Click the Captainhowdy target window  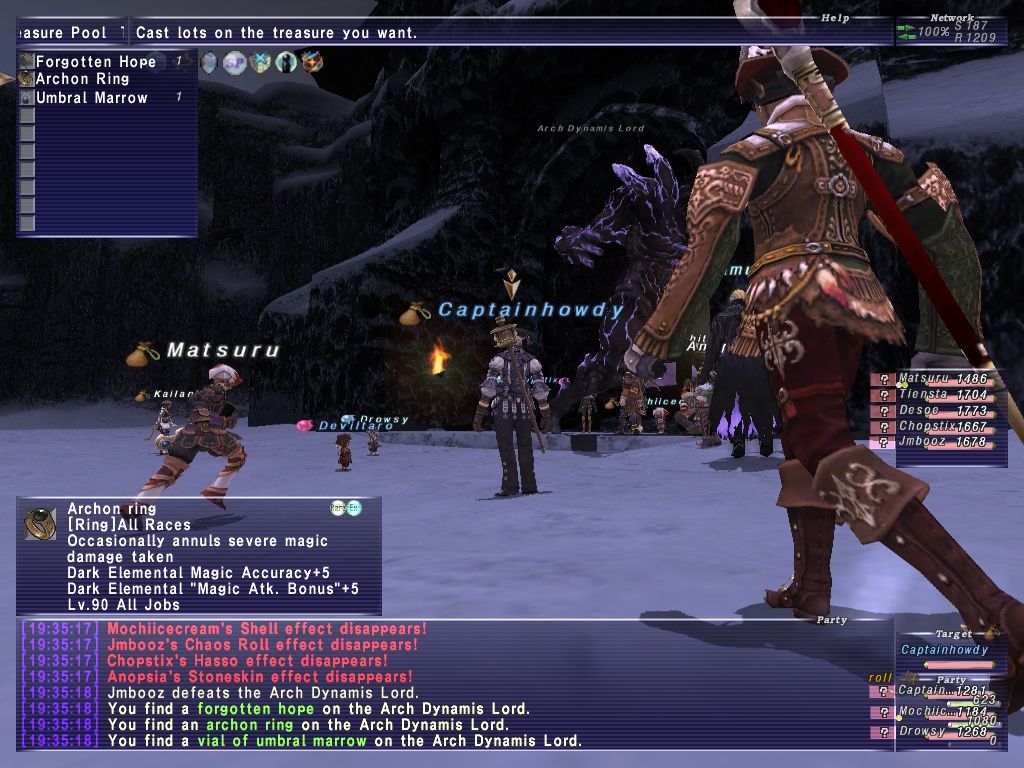point(944,650)
